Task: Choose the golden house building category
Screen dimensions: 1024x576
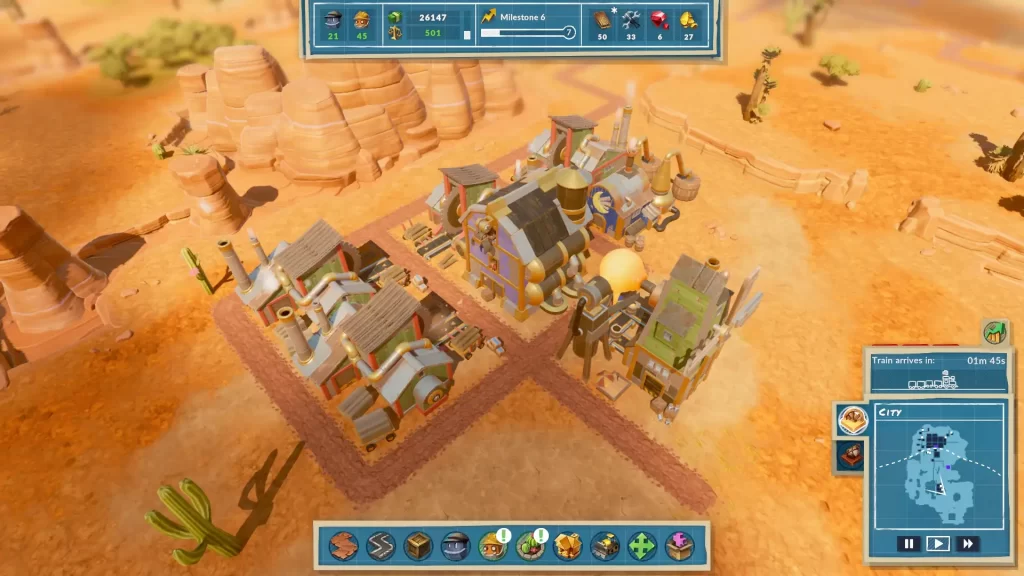Action: coord(567,545)
